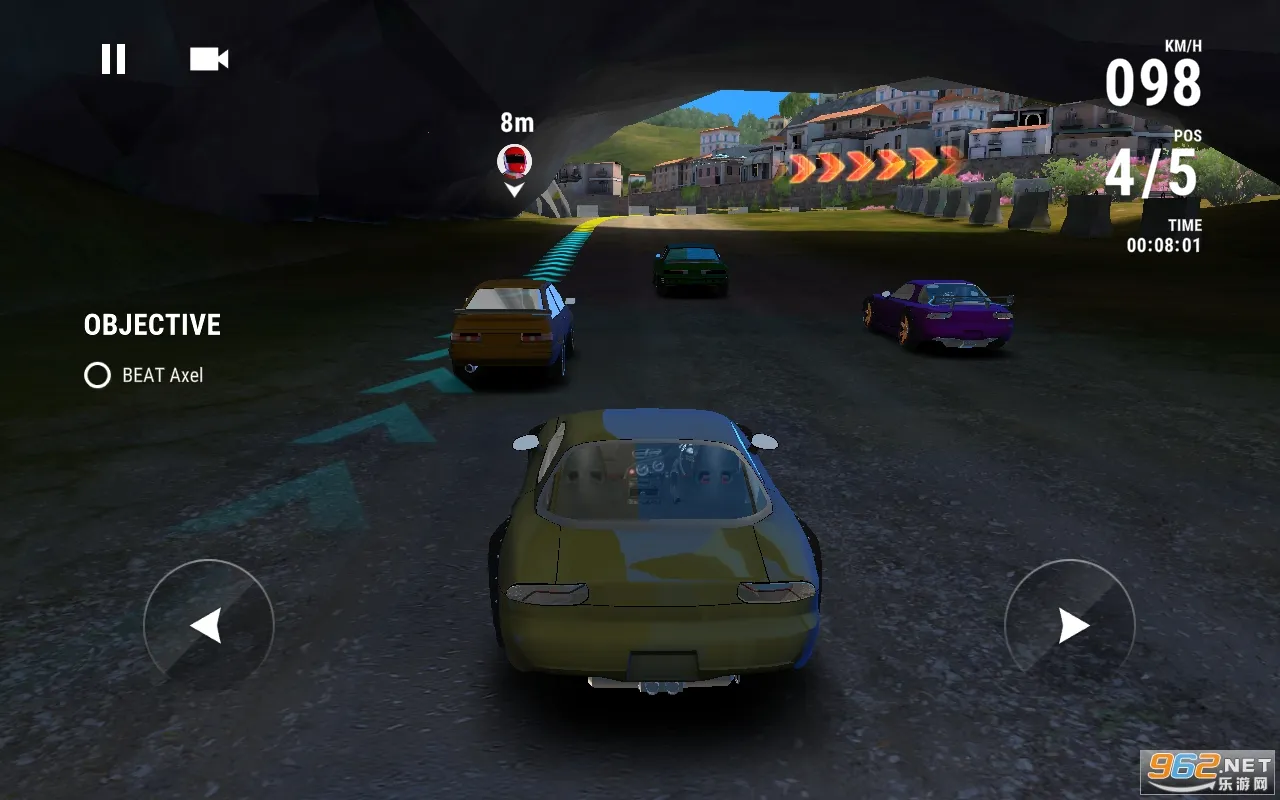Check off the BEAT Axel objective circle
The height and width of the screenshot is (800, 1280).
[x=97, y=376]
